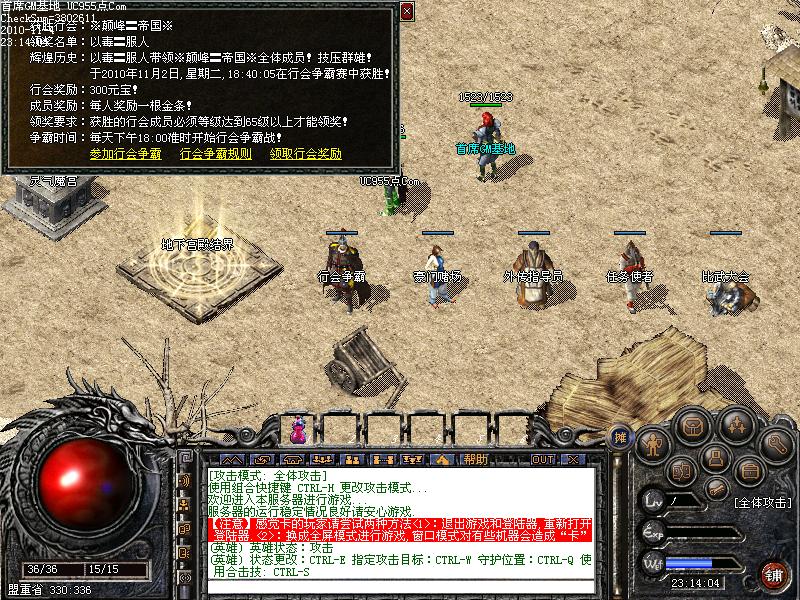800x600 pixels.
Task: Click the small X button above chat
Action: [x=573, y=459]
